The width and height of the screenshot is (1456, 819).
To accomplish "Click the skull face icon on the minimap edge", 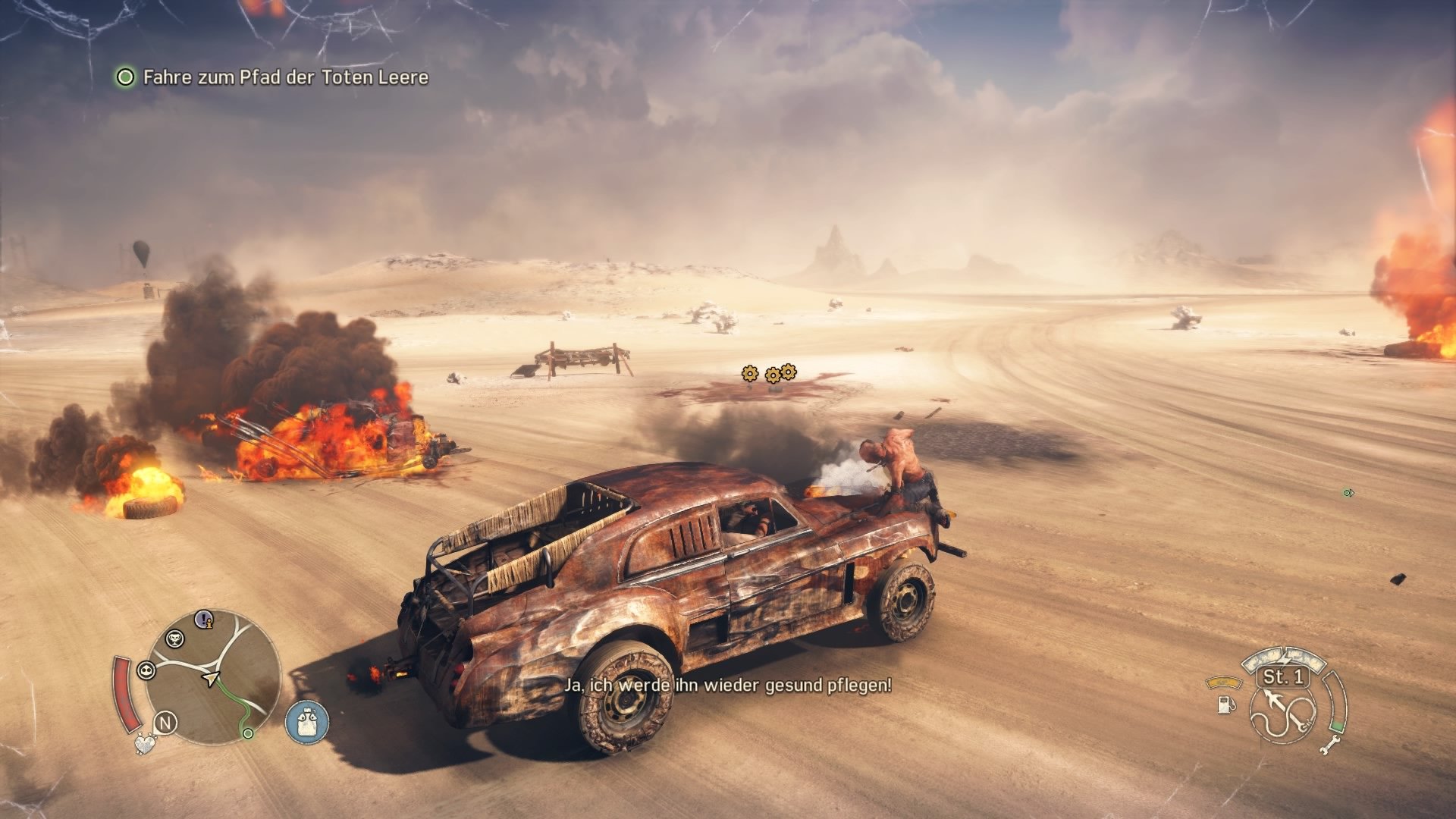I will [x=146, y=670].
